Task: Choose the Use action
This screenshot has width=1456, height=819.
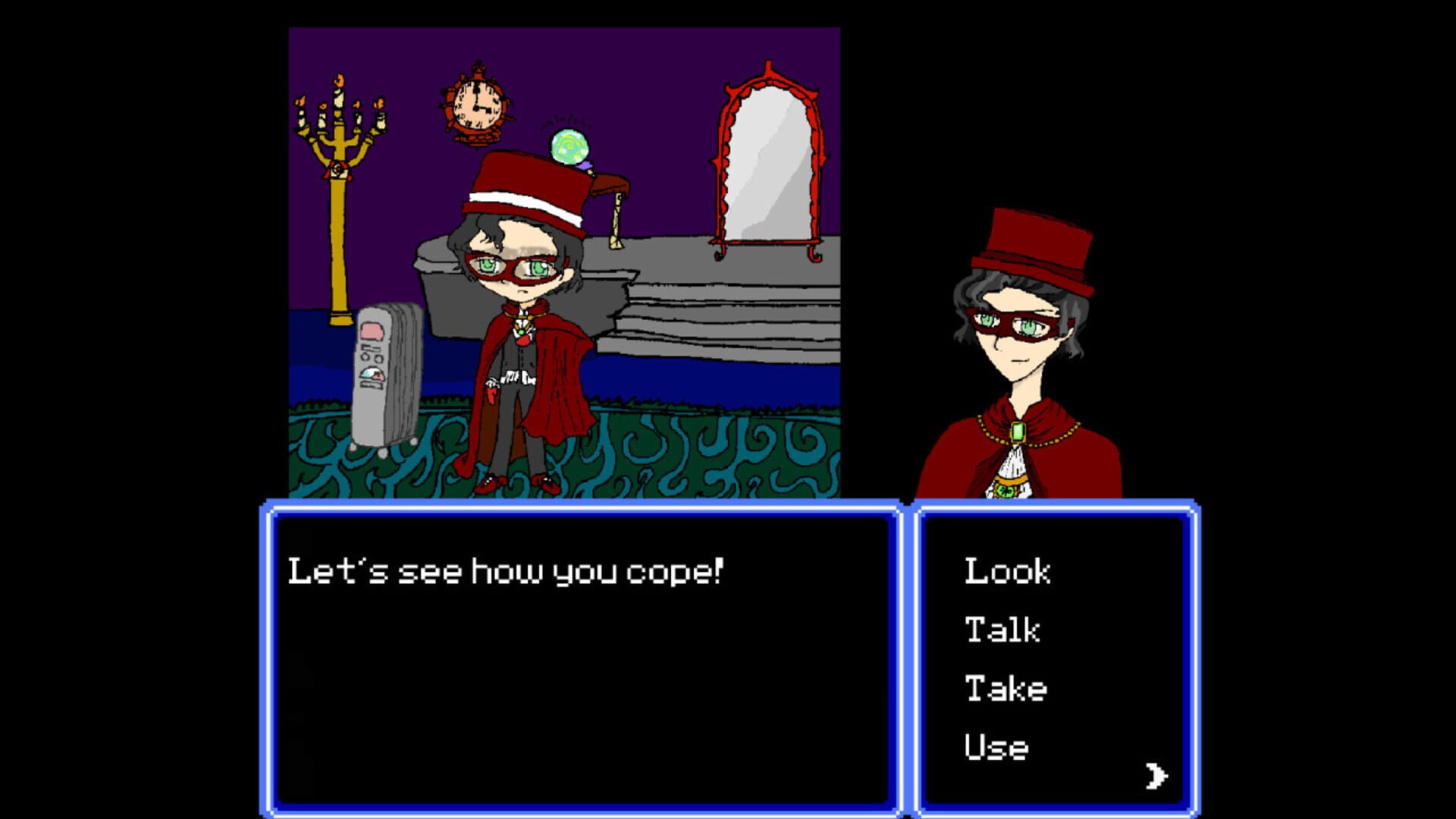Action: coord(995,748)
